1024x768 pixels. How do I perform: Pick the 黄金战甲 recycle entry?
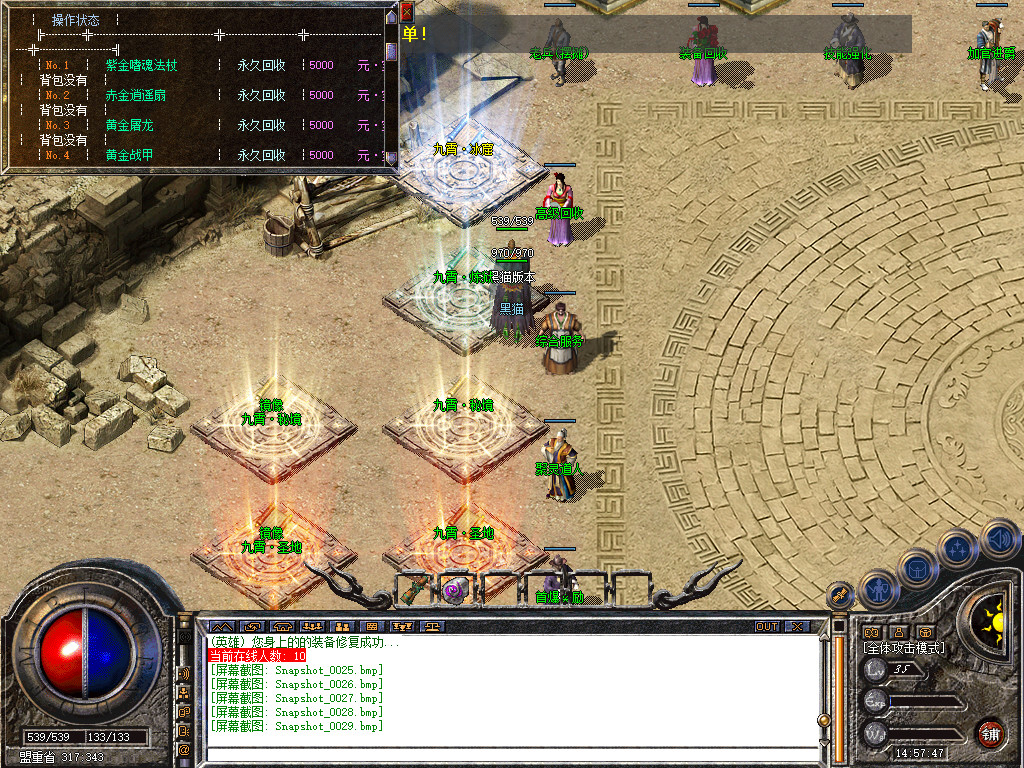(x=130, y=155)
